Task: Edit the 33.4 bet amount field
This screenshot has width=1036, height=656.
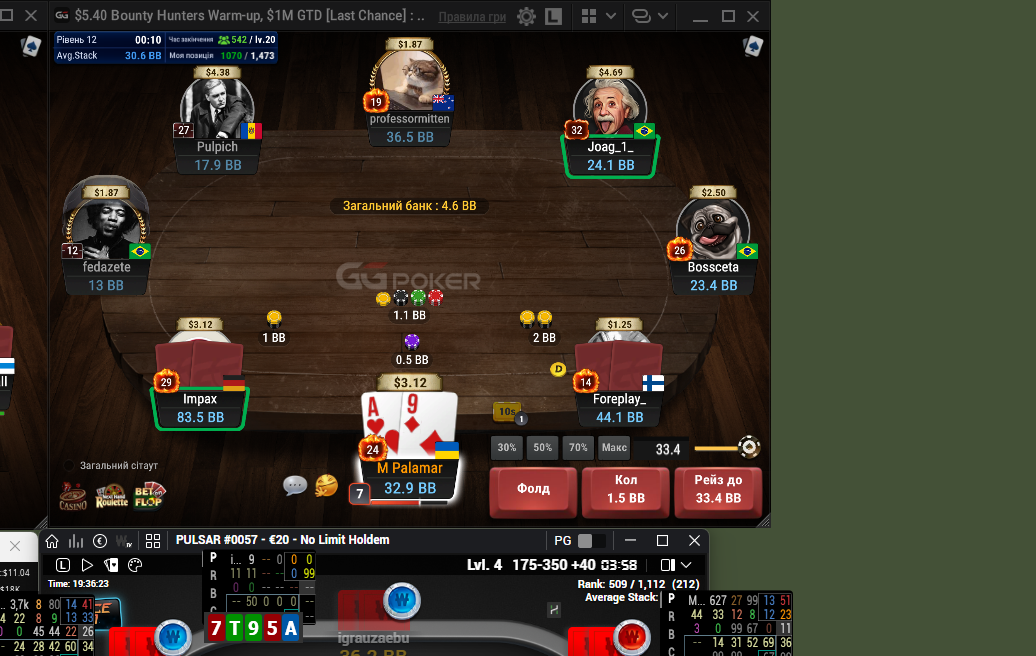Action: pyautogui.click(x=666, y=449)
